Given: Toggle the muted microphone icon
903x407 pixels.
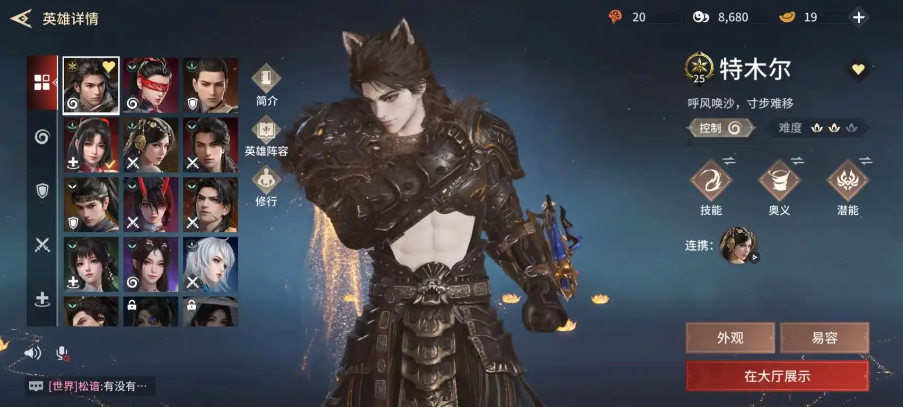Looking at the screenshot, I should coord(62,353).
